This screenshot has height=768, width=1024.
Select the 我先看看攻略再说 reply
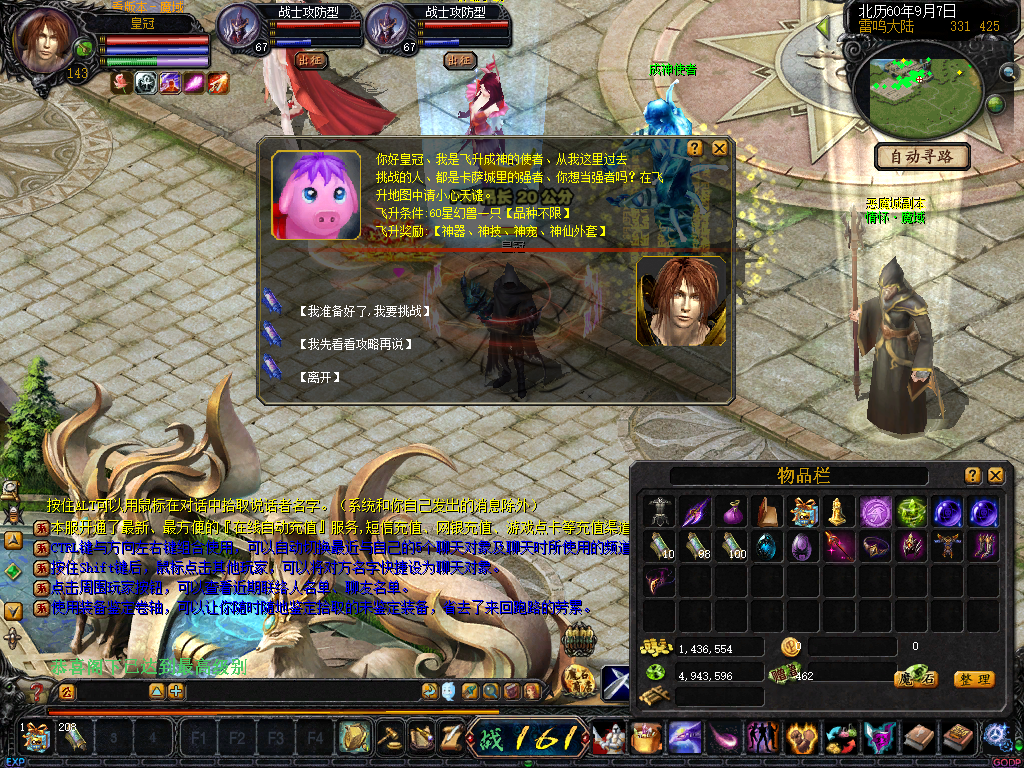pos(355,344)
